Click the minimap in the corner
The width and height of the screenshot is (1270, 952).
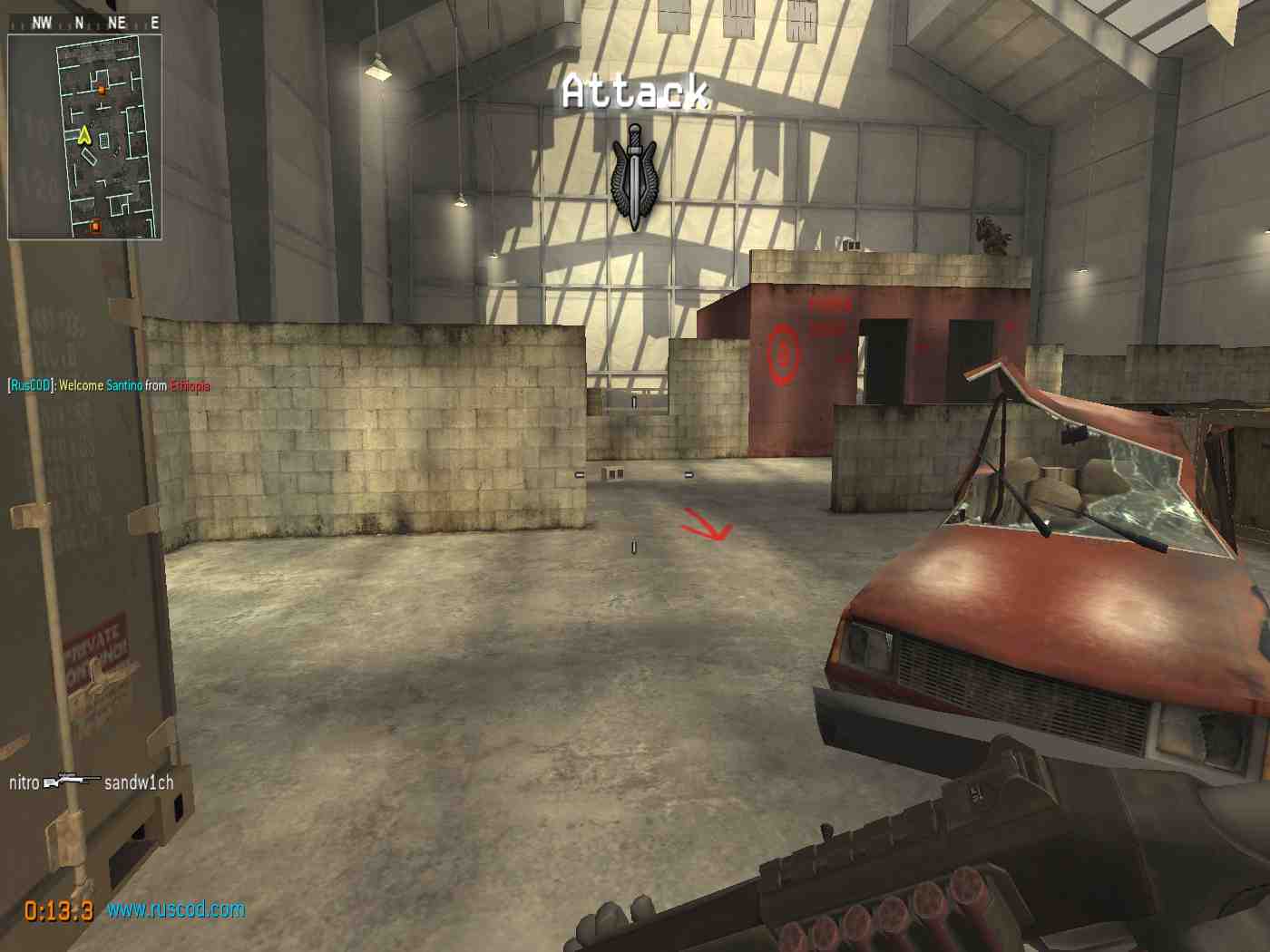tap(85, 137)
